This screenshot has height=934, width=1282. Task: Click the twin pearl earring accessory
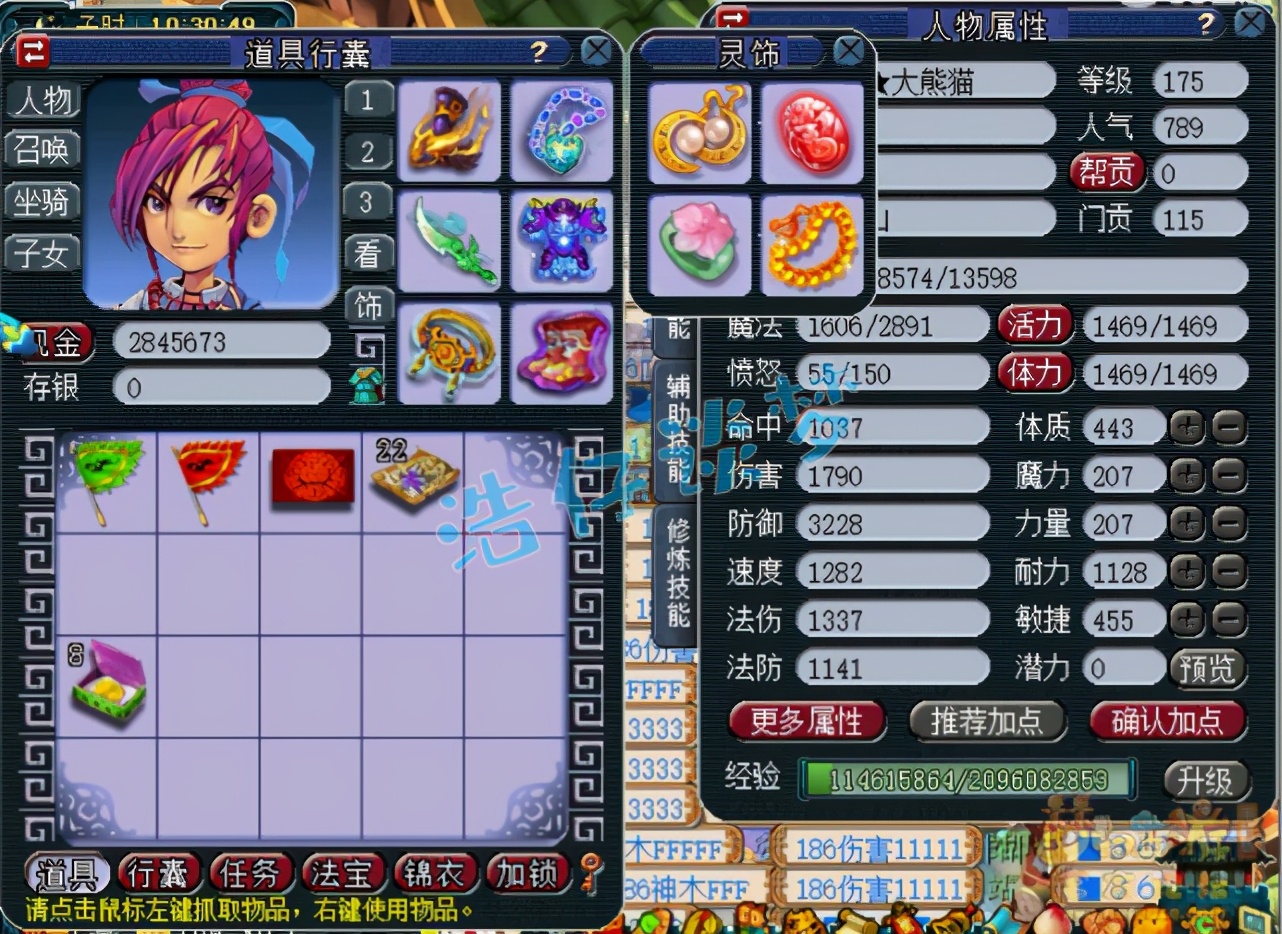pyautogui.click(x=699, y=133)
